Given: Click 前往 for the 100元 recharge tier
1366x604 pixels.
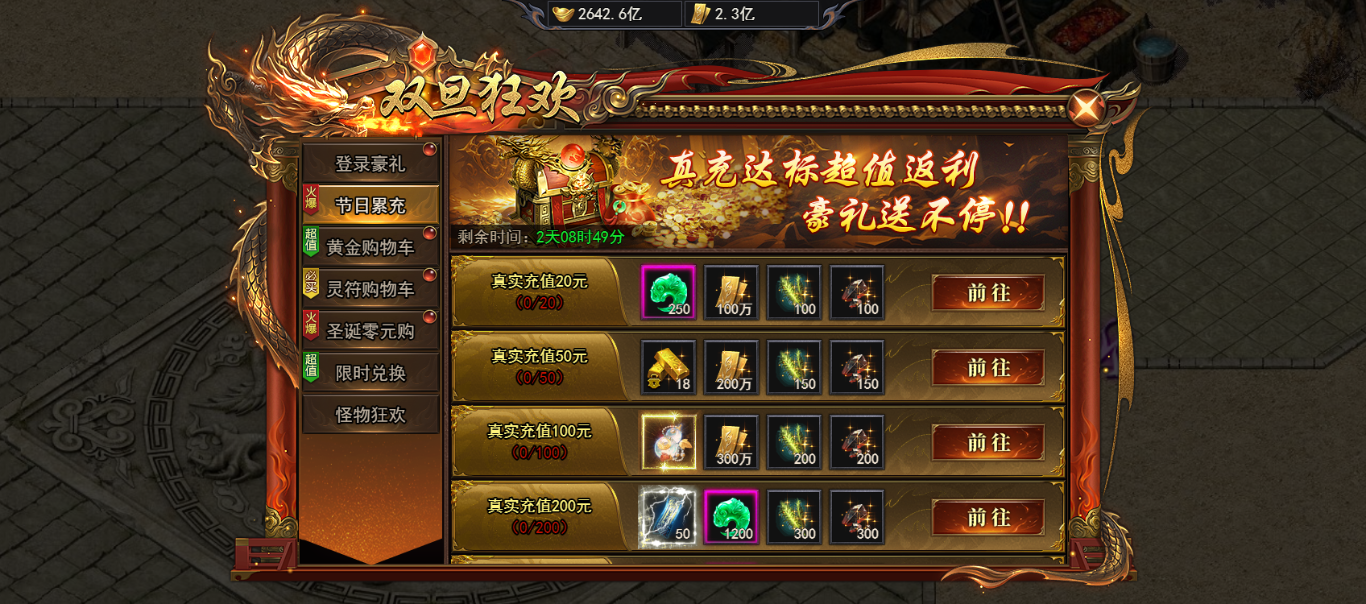Looking at the screenshot, I should [x=988, y=442].
